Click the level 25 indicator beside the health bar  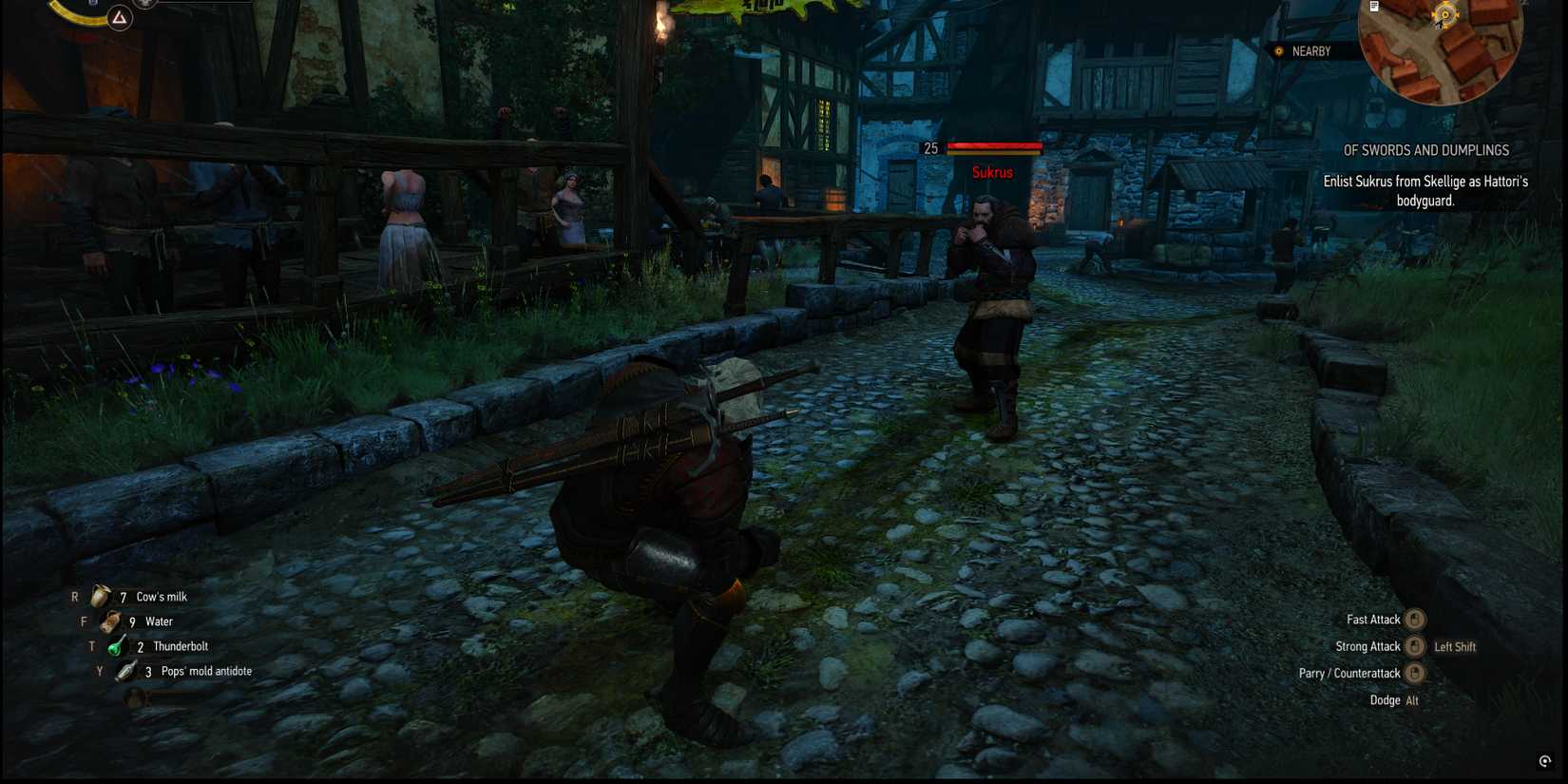(929, 148)
